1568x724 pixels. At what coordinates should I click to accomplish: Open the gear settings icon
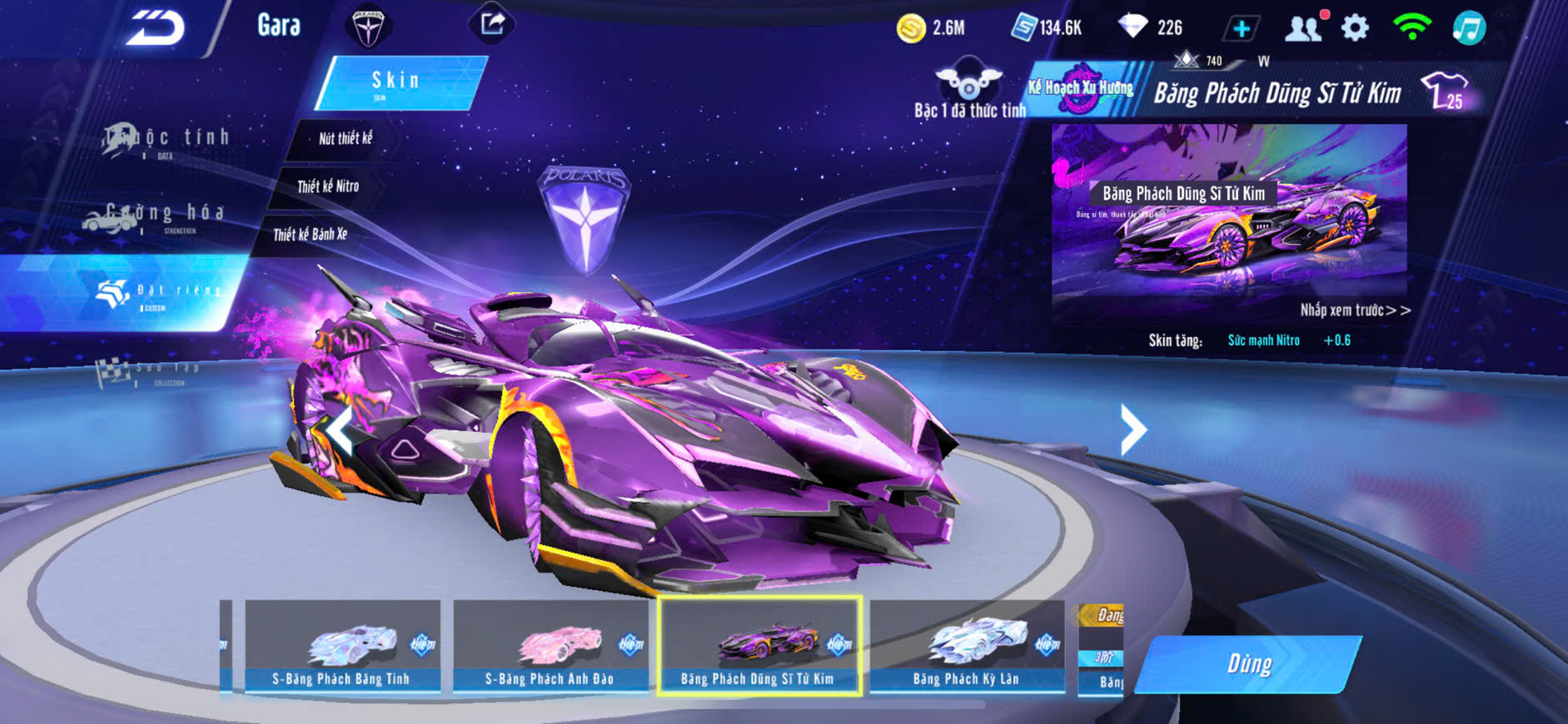pyautogui.click(x=1355, y=28)
